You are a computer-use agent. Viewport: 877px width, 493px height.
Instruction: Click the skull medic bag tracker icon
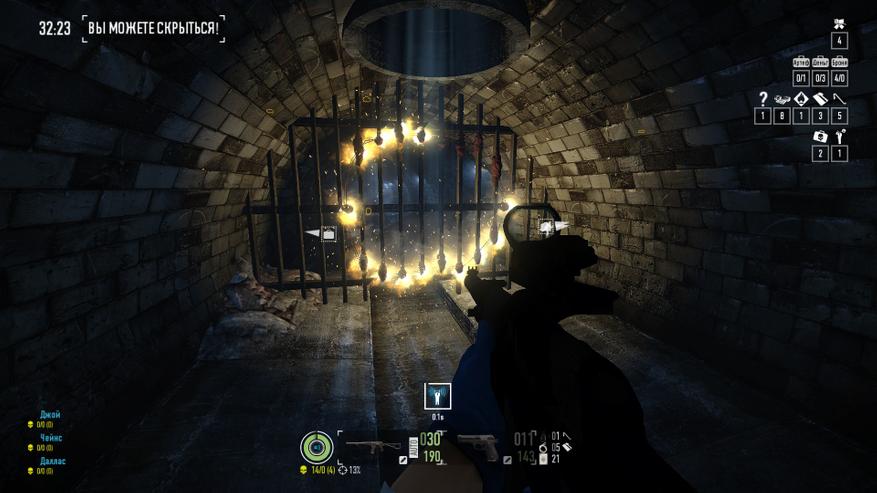[820, 136]
